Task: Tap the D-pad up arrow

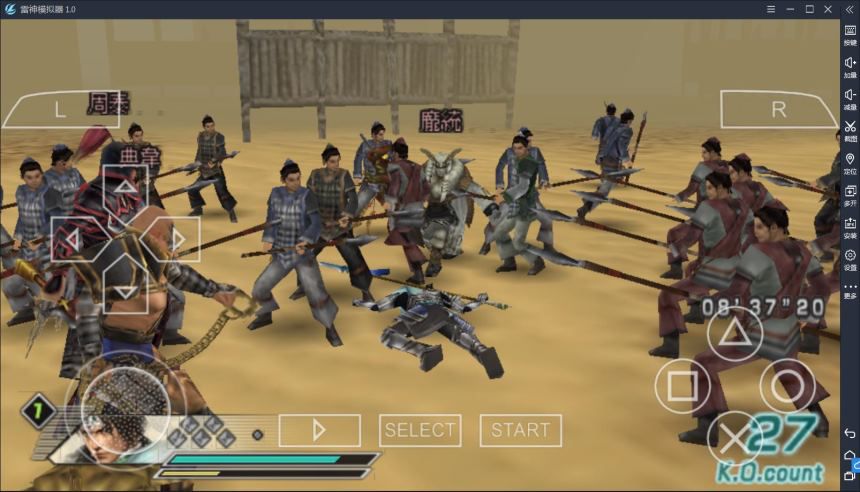Action: [x=124, y=190]
